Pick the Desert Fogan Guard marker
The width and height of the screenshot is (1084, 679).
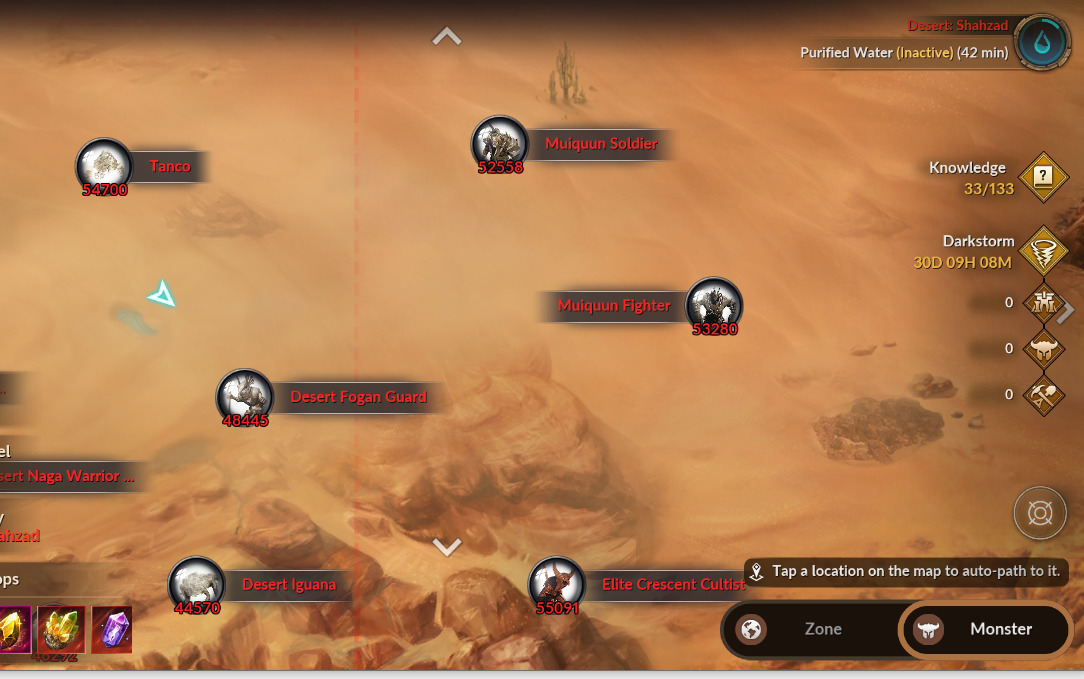pyautogui.click(x=245, y=397)
